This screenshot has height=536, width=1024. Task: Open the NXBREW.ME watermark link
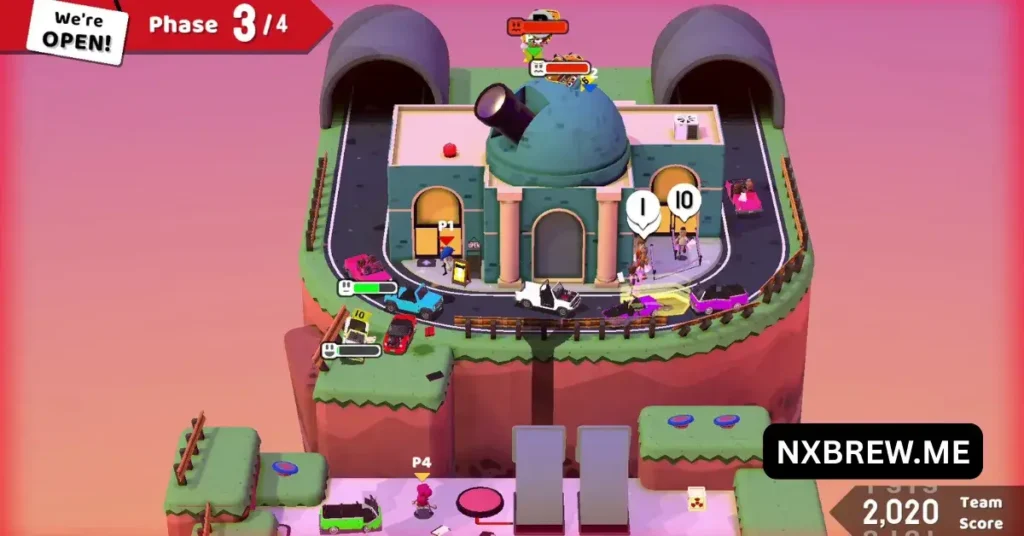[872, 452]
